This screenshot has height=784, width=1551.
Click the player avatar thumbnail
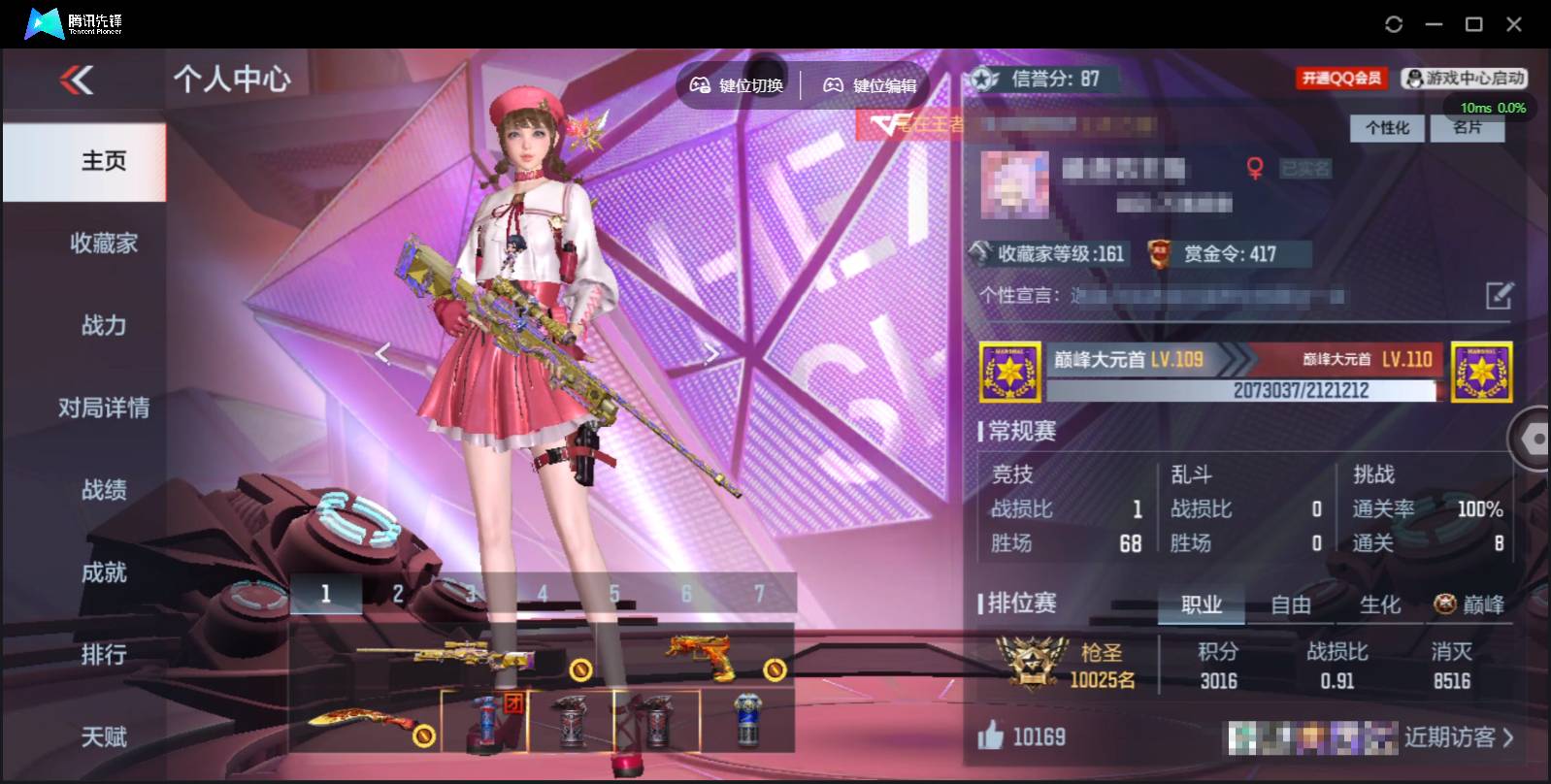(x=1015, y=184)
